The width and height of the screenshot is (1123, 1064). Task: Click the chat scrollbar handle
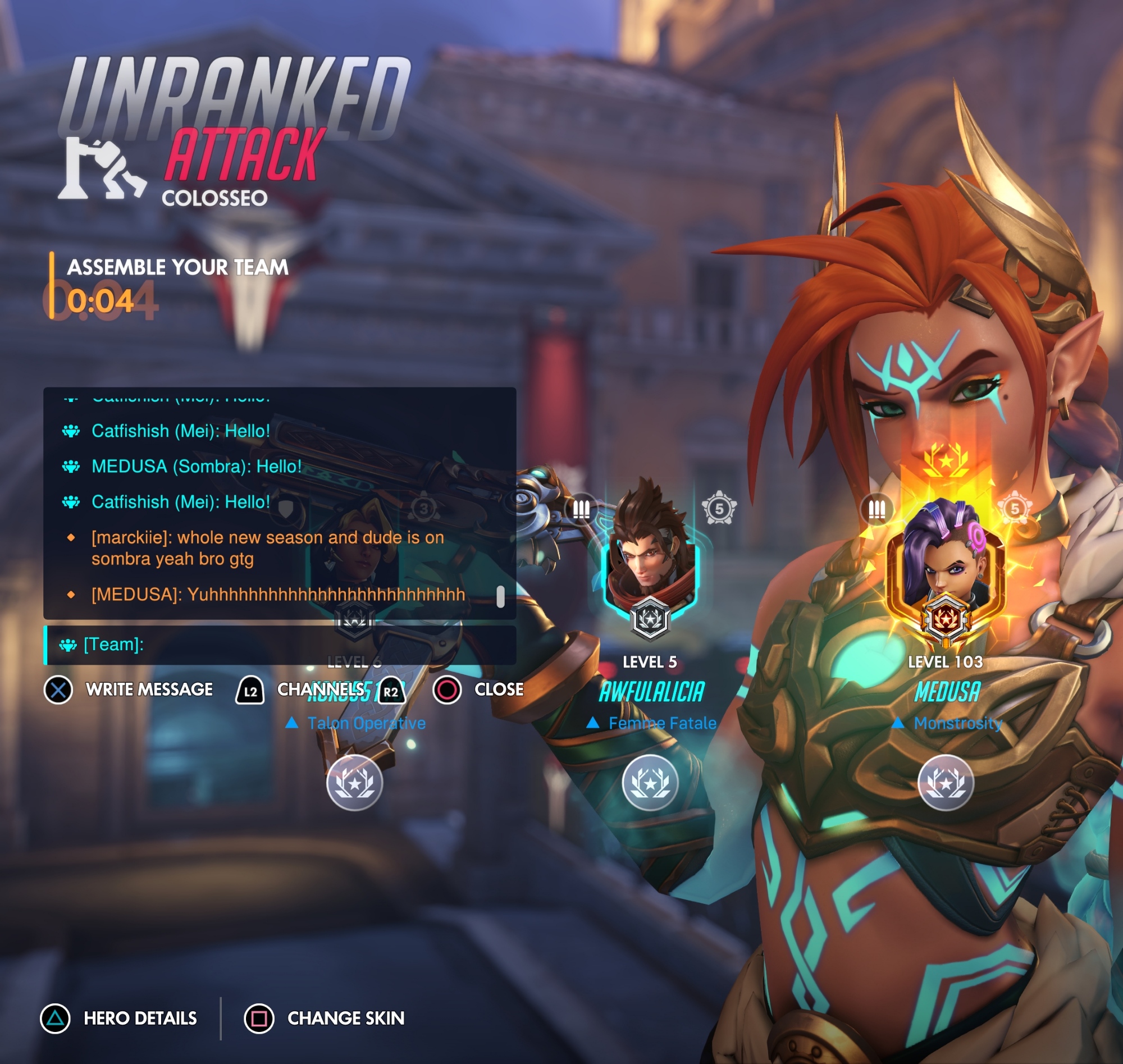[x=500, y=597]
